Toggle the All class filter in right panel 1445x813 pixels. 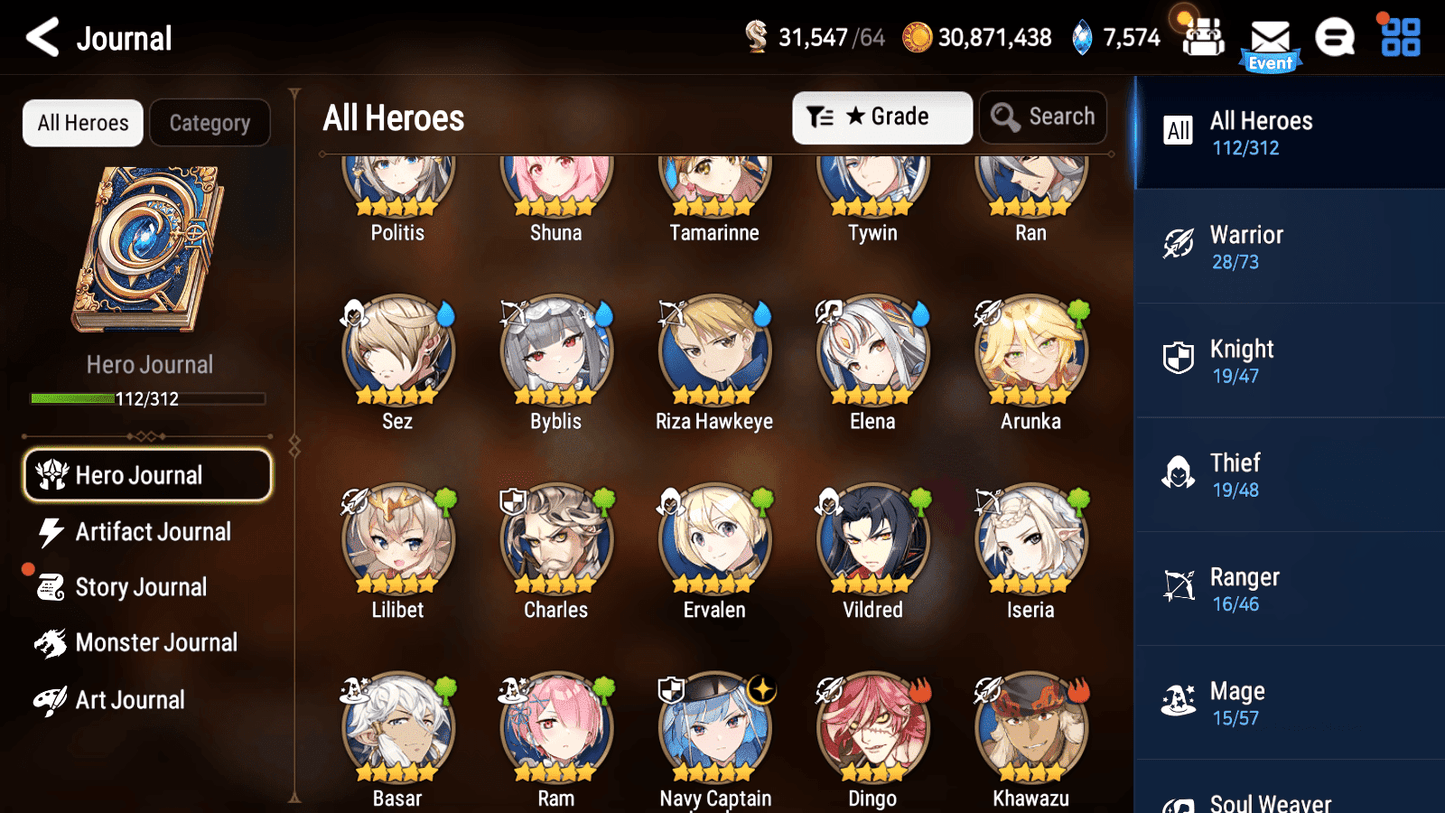[1178, 130]
